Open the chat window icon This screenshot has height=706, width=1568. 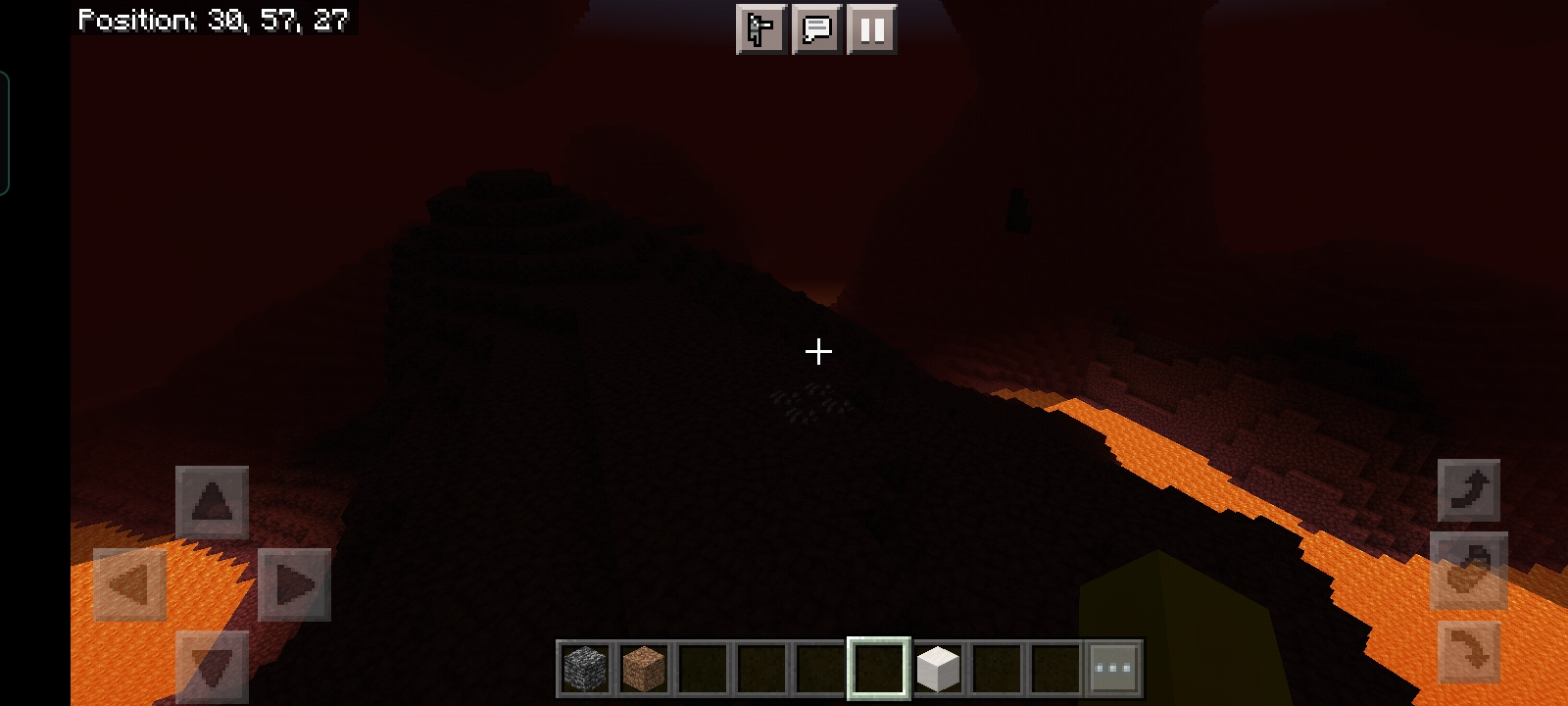[815, 29]
